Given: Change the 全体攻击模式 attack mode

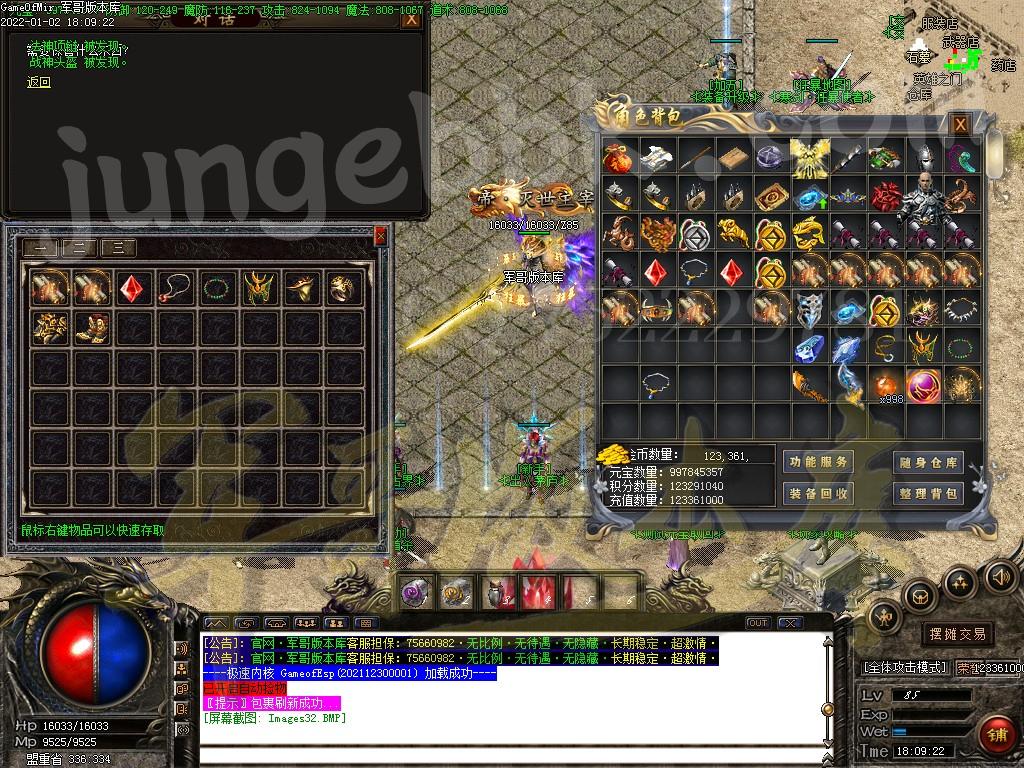Looking at the screenshot, I should [904, 667].
